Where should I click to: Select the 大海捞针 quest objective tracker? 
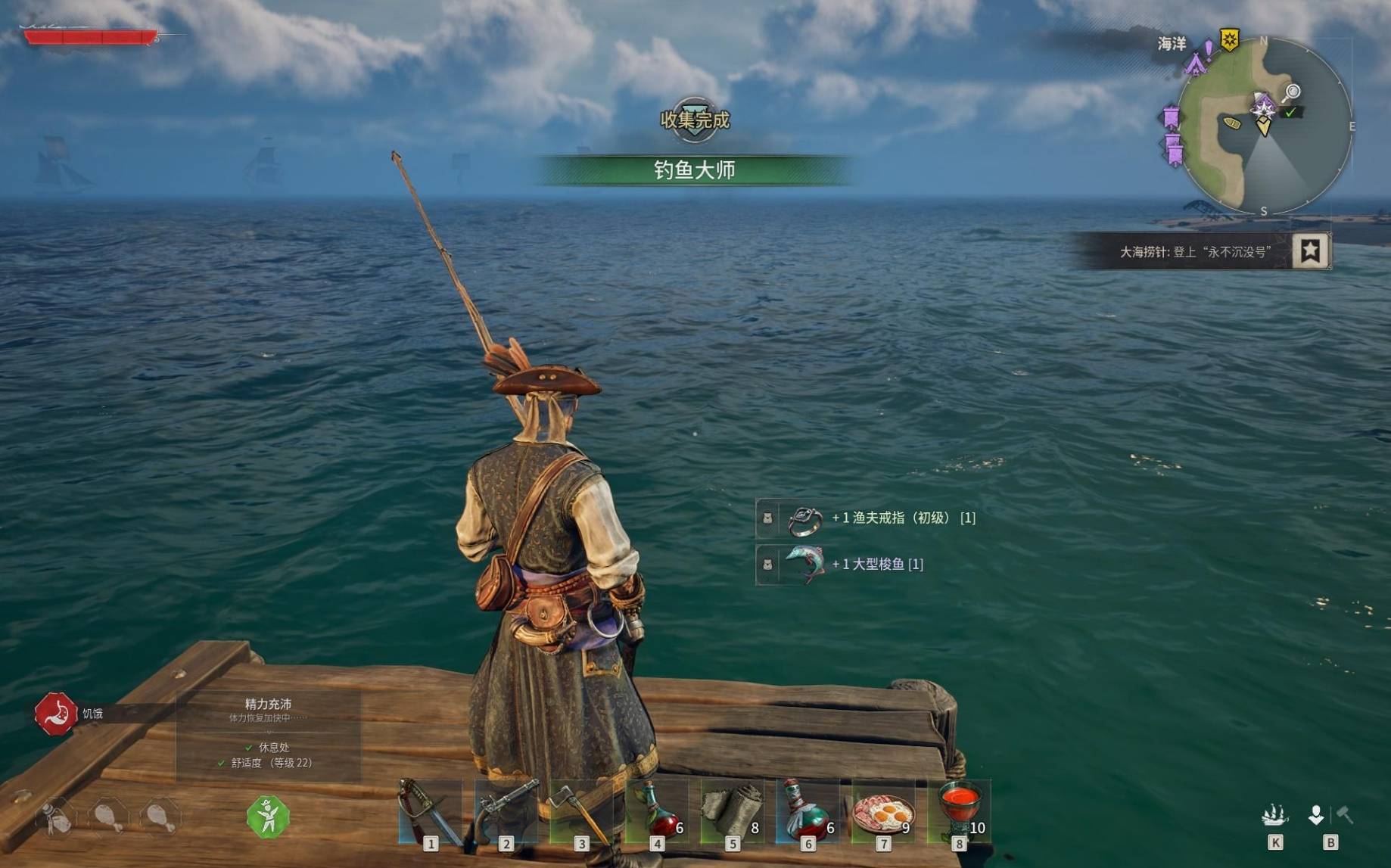click(1194, 252)
